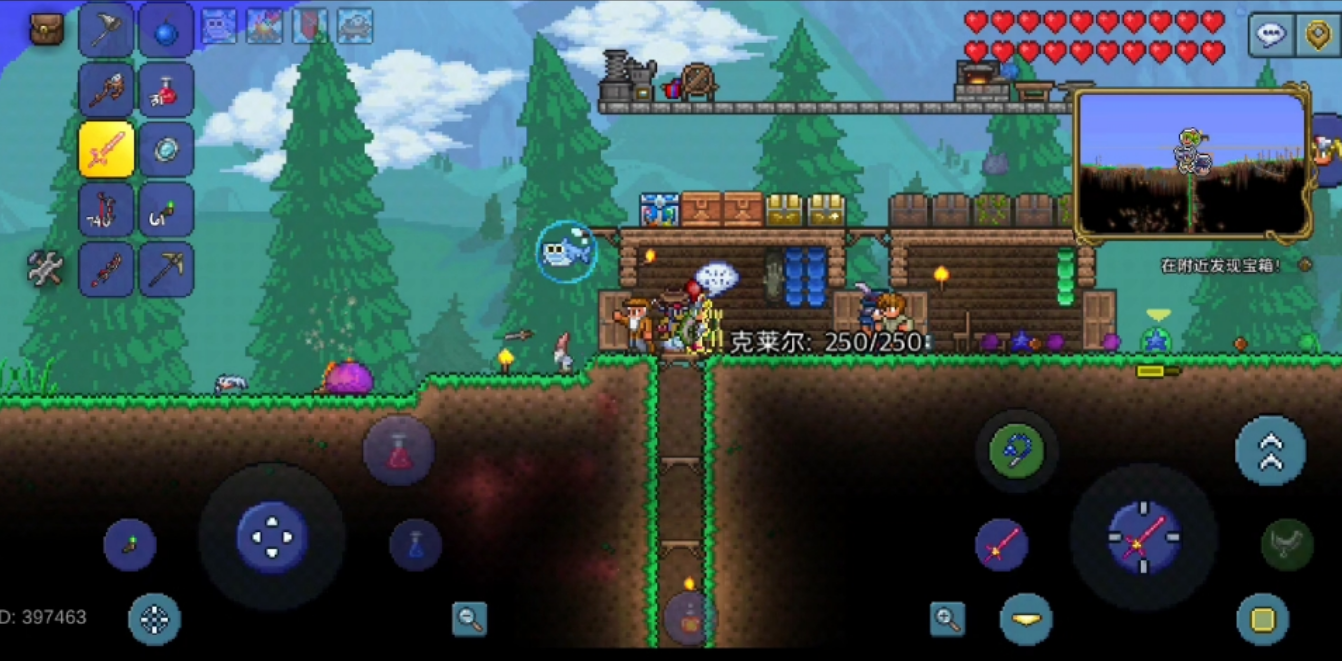This screenshot has height=661, width=1342.
Task: Tap the zoom-out magnifier button
Action: (469, 619)
